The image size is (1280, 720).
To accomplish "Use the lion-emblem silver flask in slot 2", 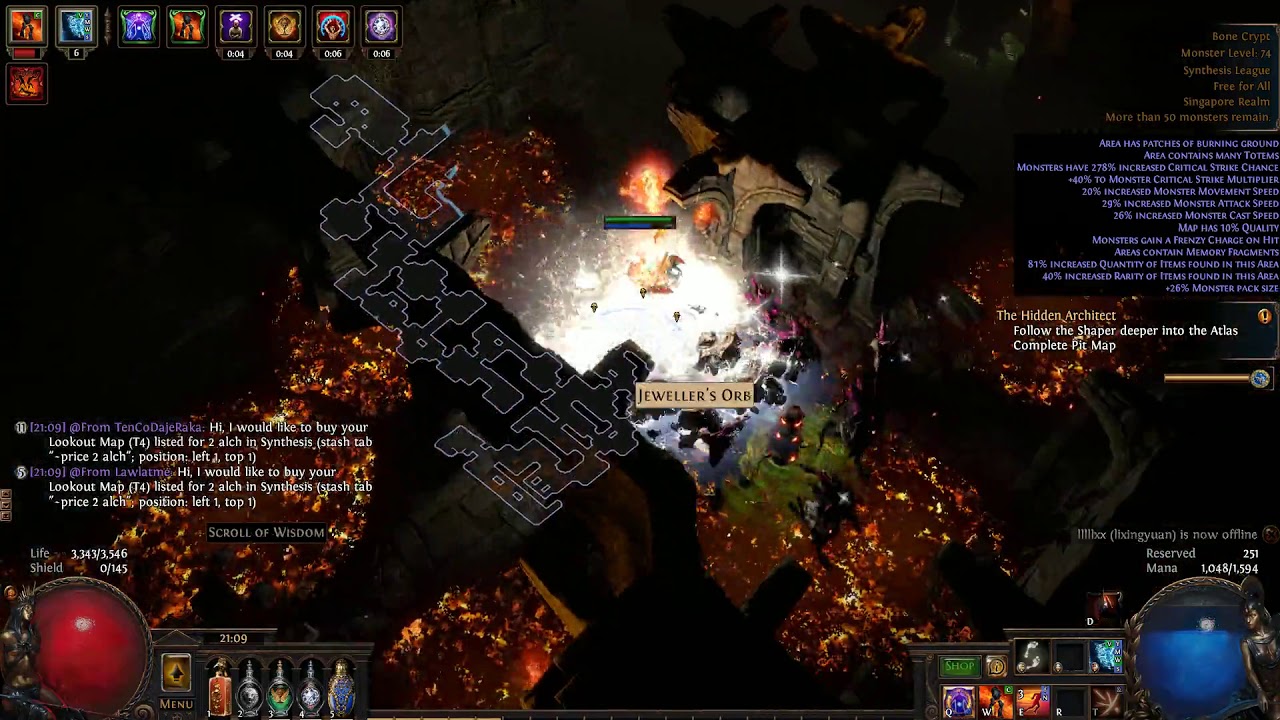I will pos(250,690).
